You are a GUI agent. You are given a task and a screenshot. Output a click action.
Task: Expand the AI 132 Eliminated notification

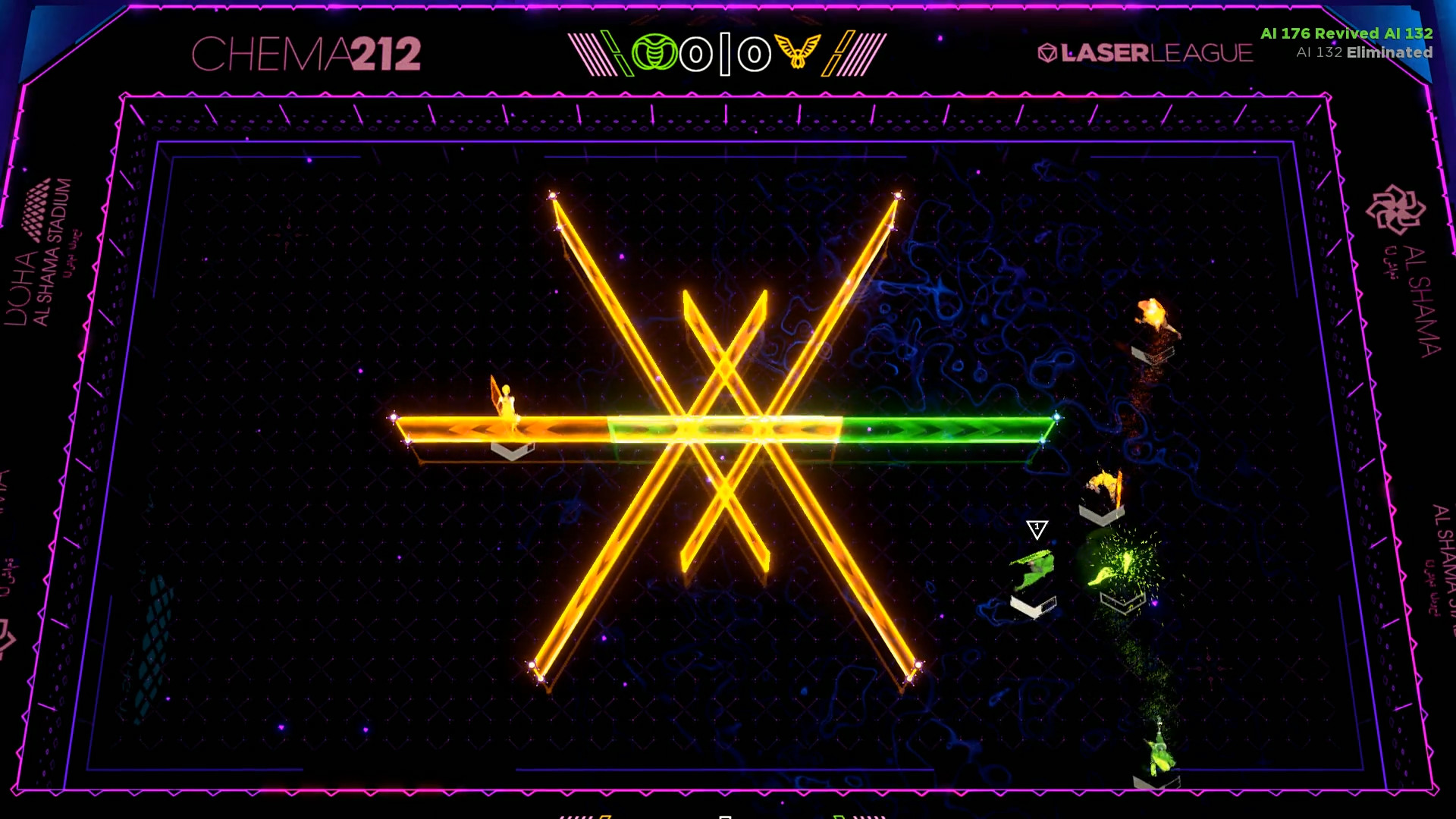(x=1365, y=53)
